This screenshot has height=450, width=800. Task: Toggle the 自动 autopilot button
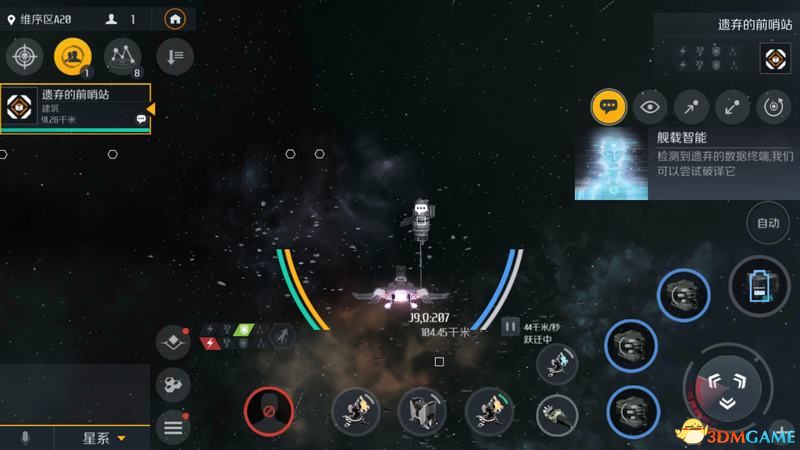click(x=768, y=223)
